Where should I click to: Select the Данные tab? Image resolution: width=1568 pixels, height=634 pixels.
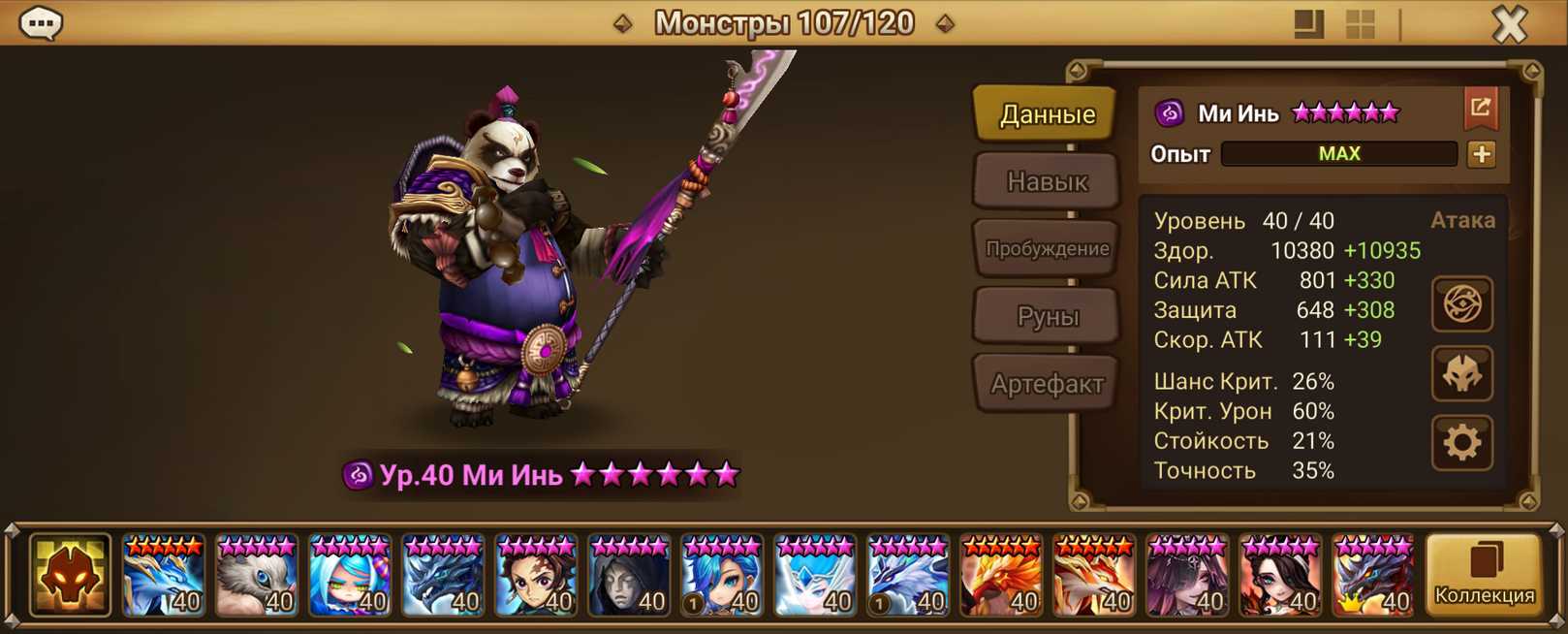pyautogui.click(x=1047, y=114)
